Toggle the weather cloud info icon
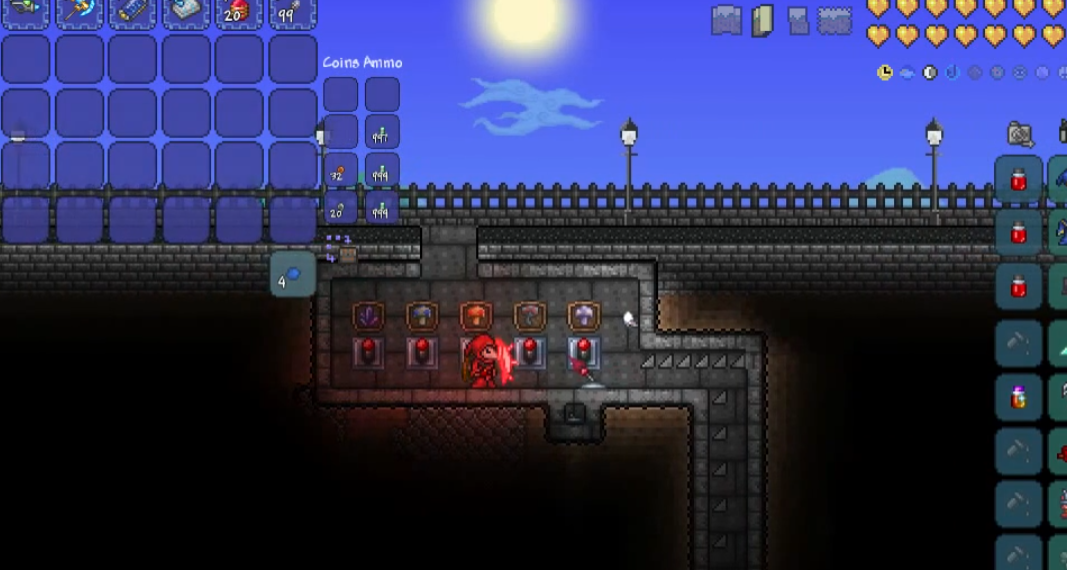 (907, 72)
